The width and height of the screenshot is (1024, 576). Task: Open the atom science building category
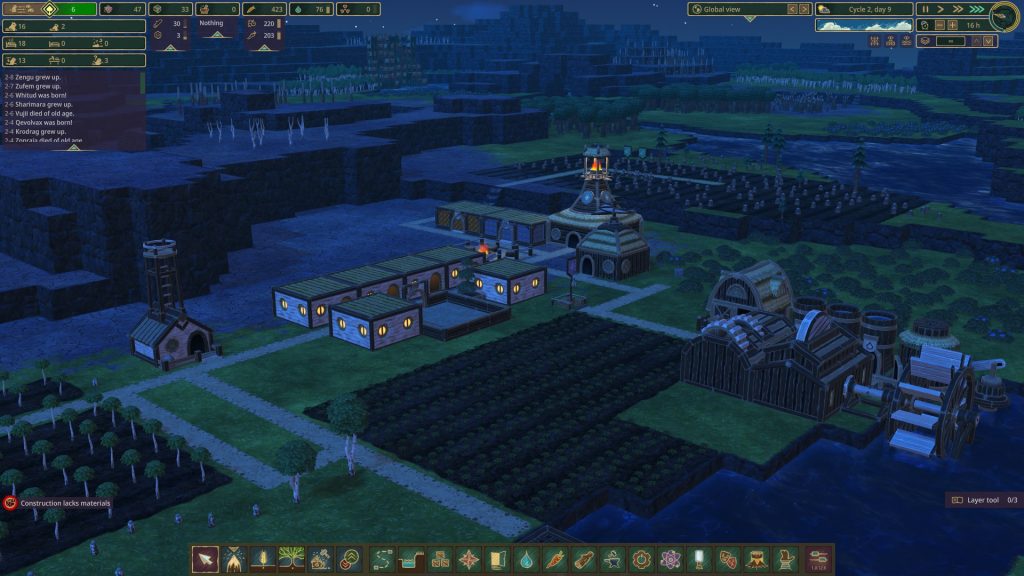click(x=670, y=559)
